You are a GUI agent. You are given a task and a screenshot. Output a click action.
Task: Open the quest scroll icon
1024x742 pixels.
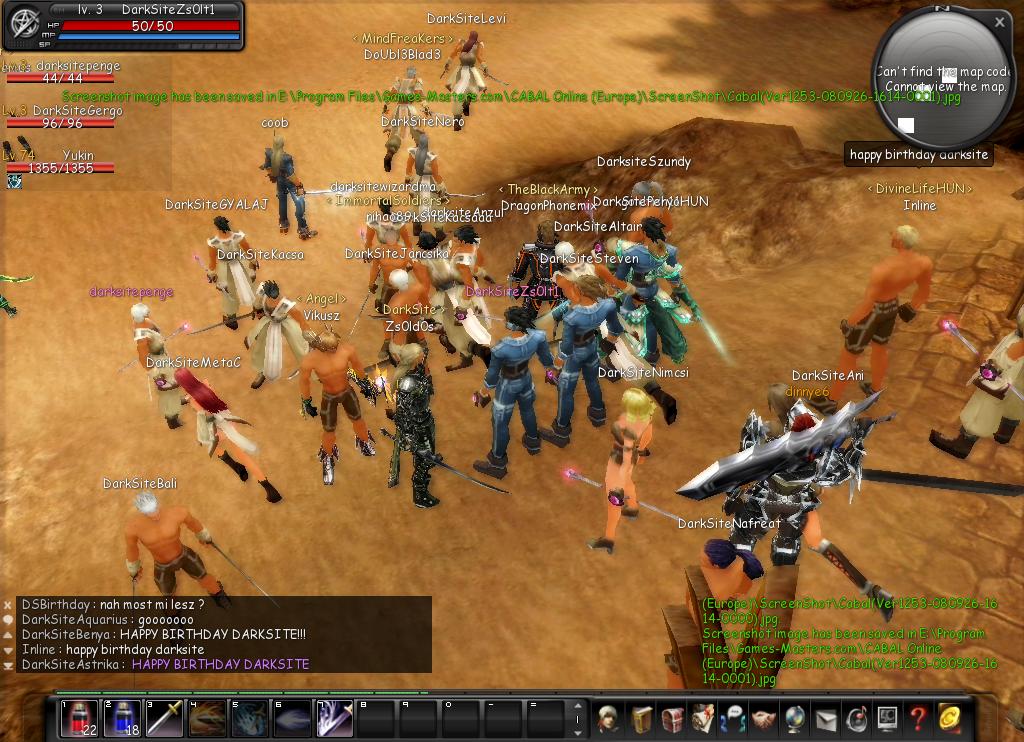[x=703, y=718]
